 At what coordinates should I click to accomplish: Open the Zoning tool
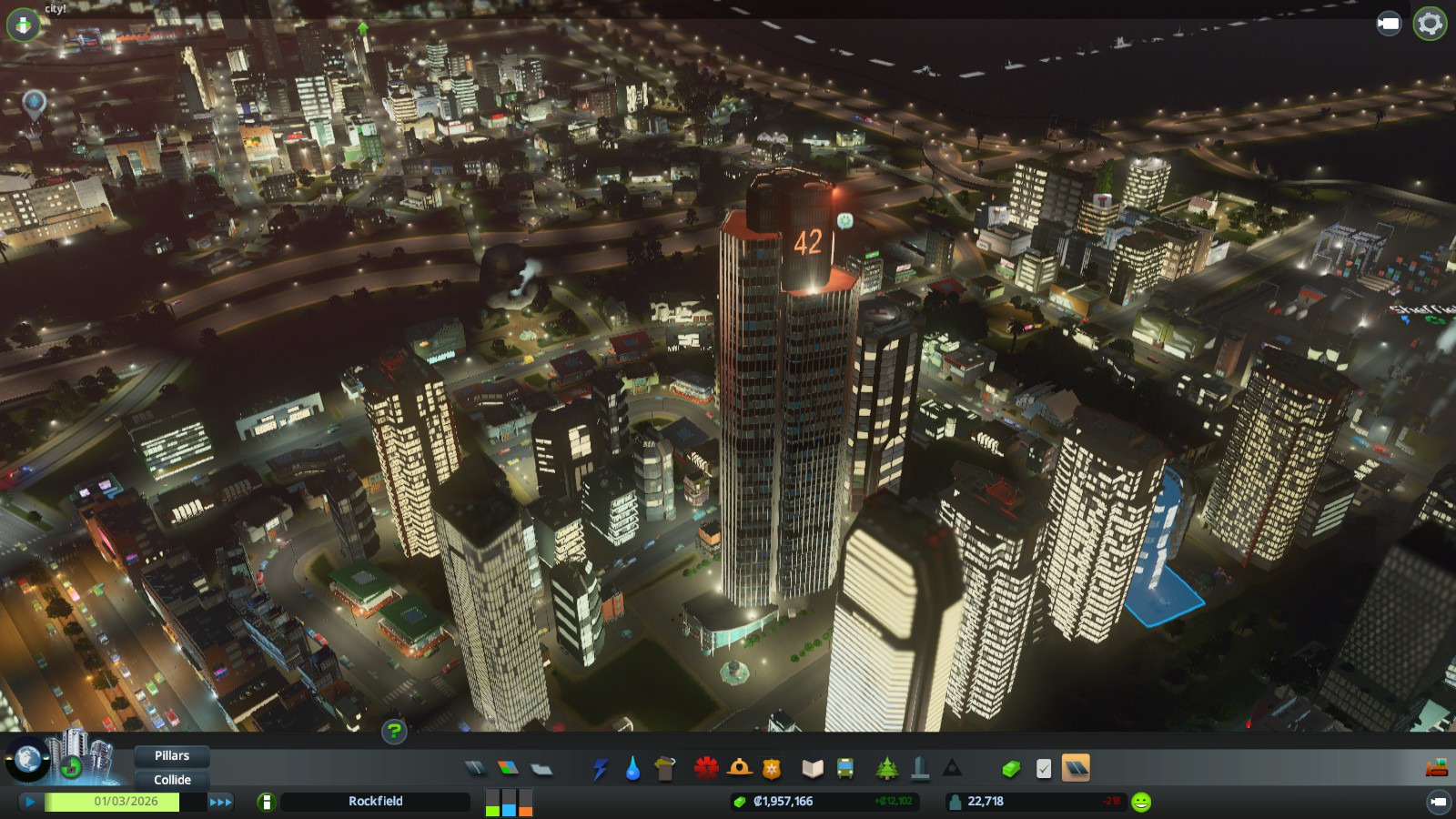click(x=508, y=769)
